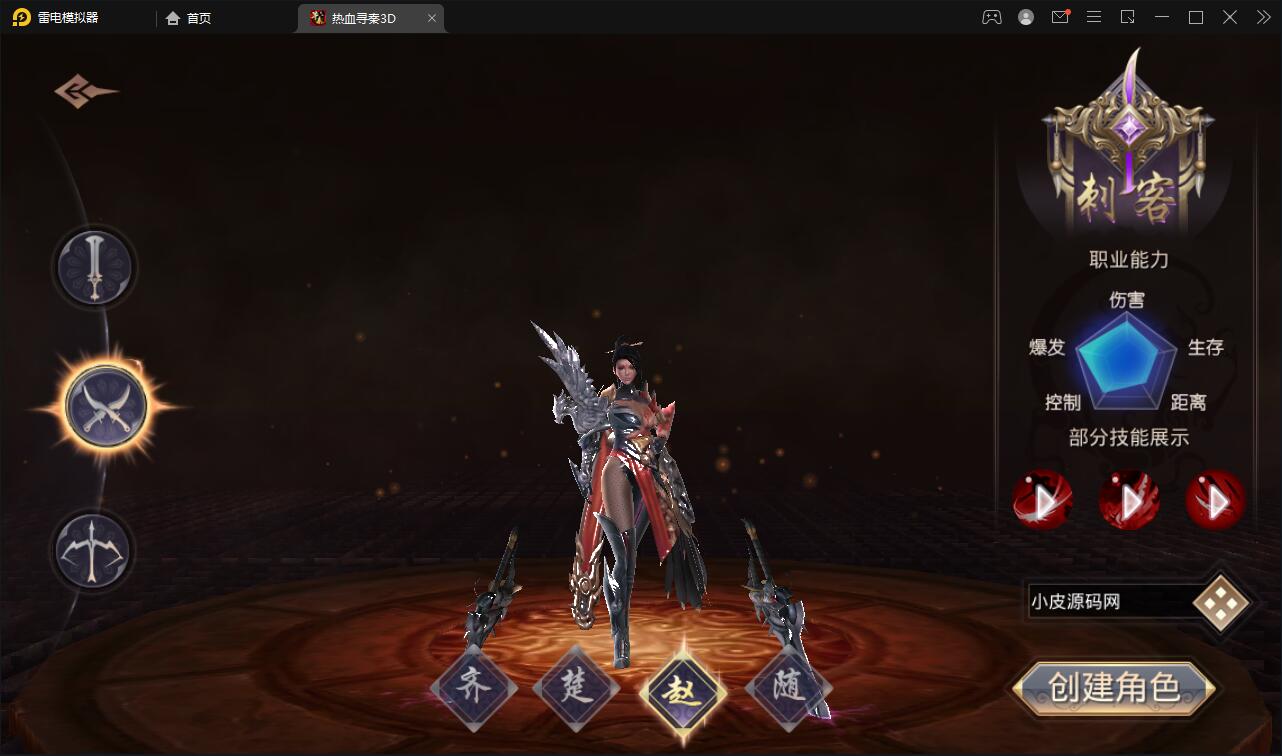This screenshot has width=1282, height=756.
Task: Choose the 赵 faction diamond
Action: tap(684, 690)
